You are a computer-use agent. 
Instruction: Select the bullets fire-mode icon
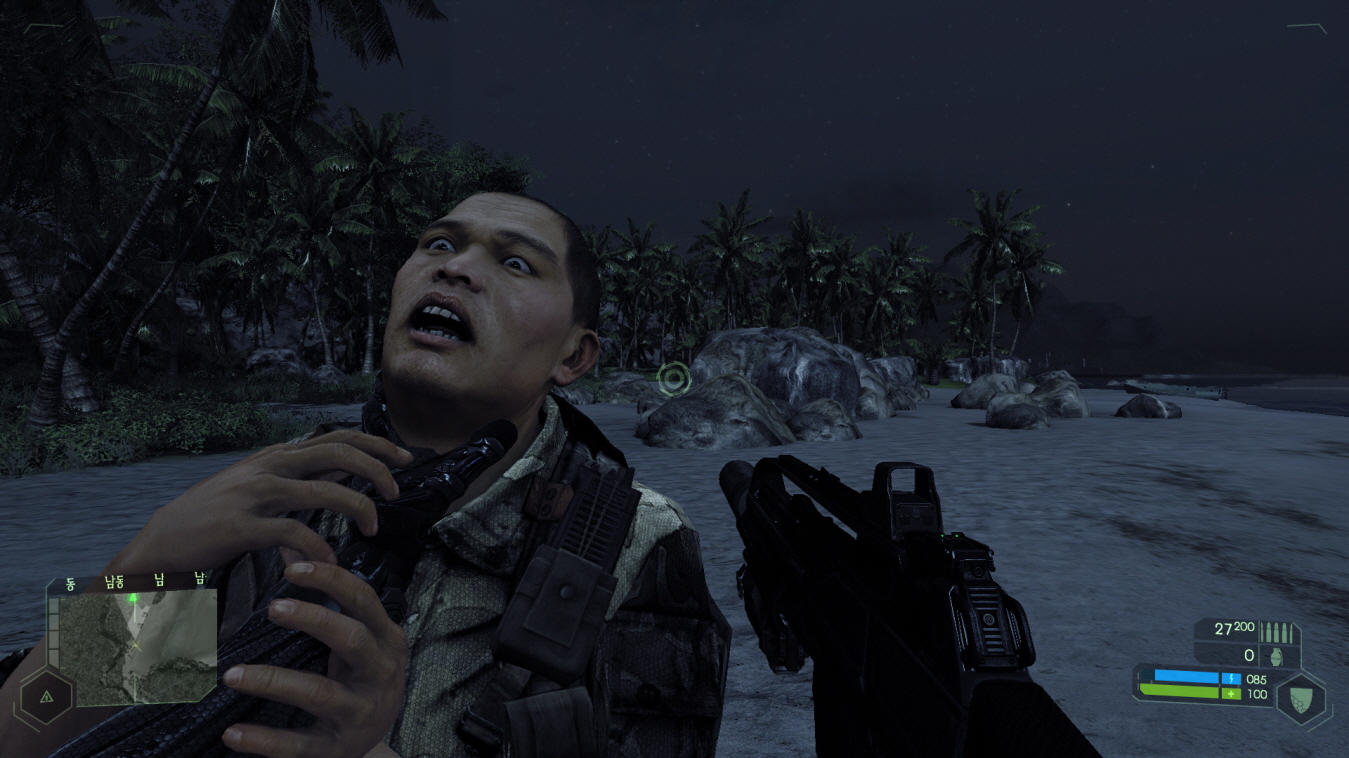tap(1277, 632)
